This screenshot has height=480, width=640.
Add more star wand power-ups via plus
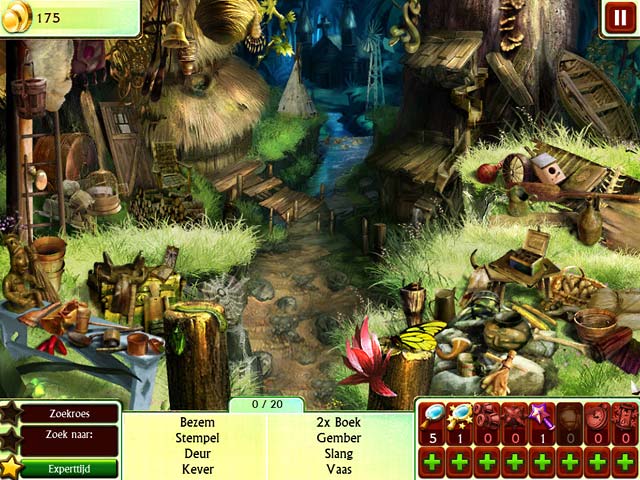pos(541,463)
